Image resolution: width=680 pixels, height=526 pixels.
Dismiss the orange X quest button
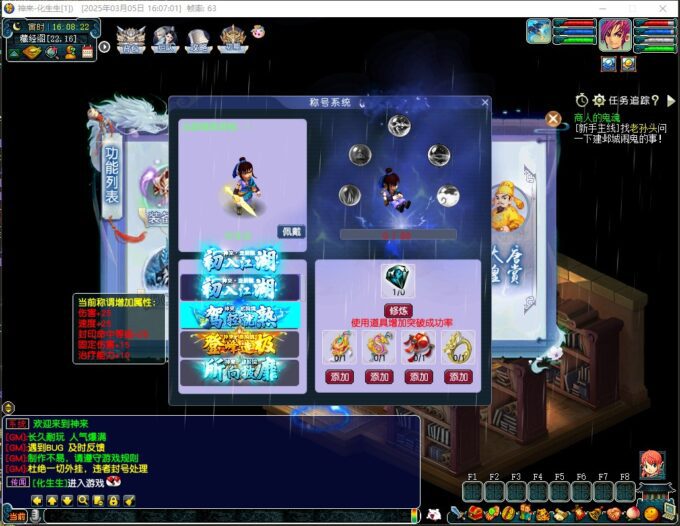pos(553,119)
